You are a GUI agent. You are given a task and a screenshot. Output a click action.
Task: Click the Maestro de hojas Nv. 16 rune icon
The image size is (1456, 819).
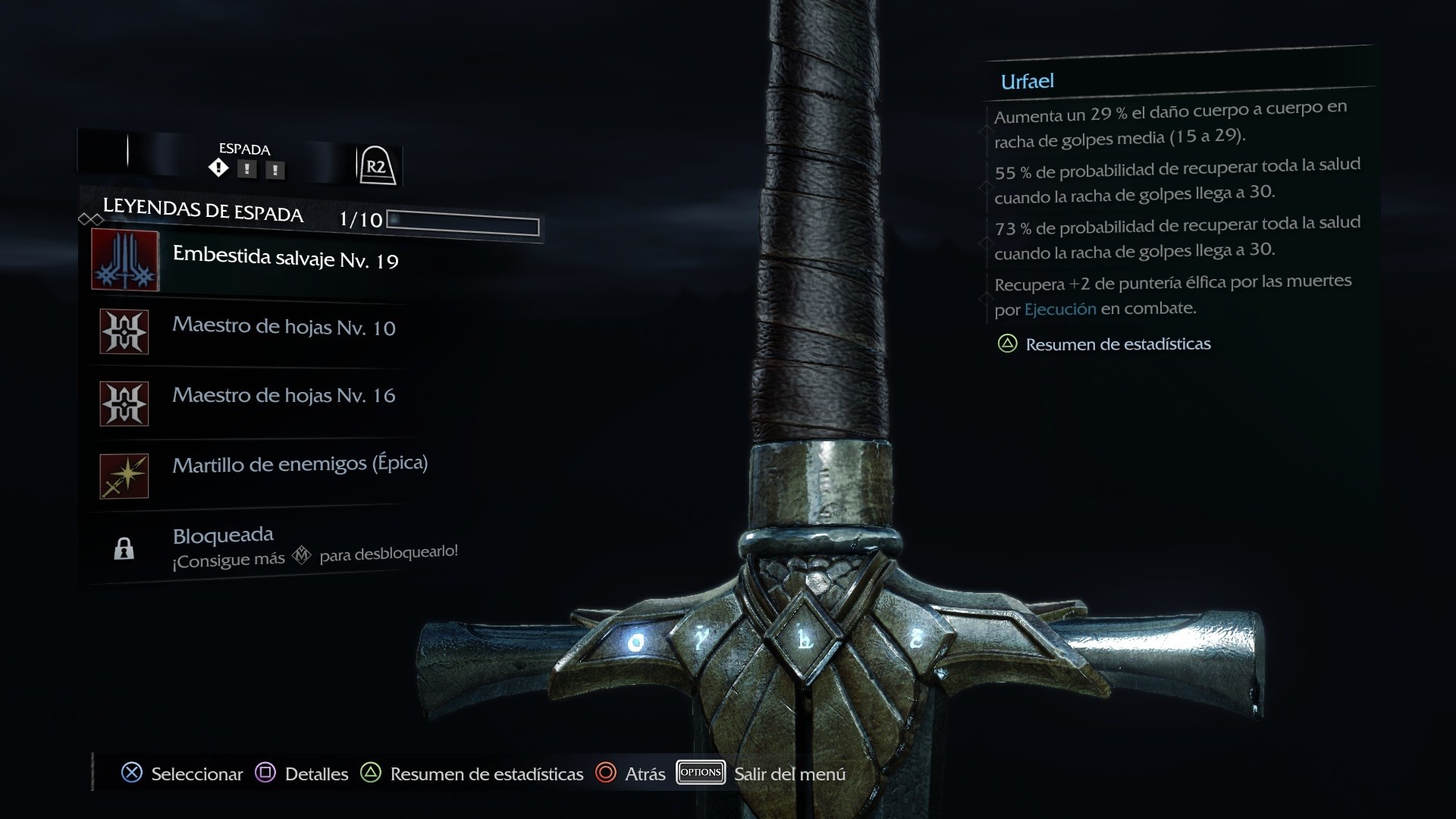click(x=124, y=403)
